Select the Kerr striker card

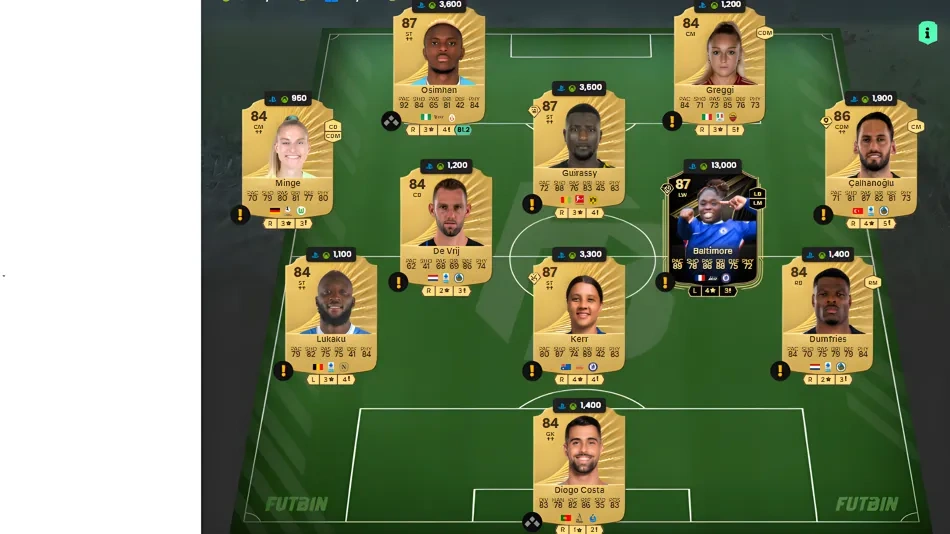pos(579,310)
